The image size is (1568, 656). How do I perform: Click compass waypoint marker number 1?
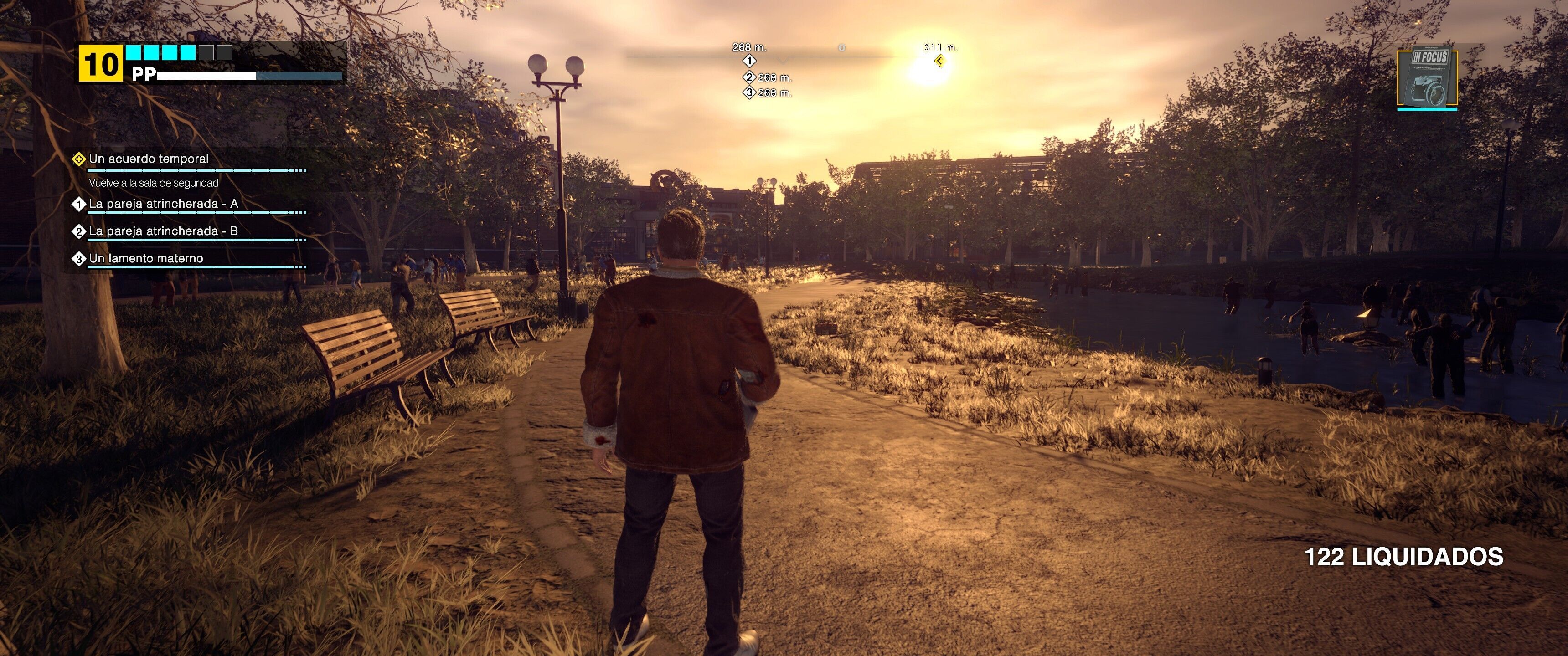749,61
